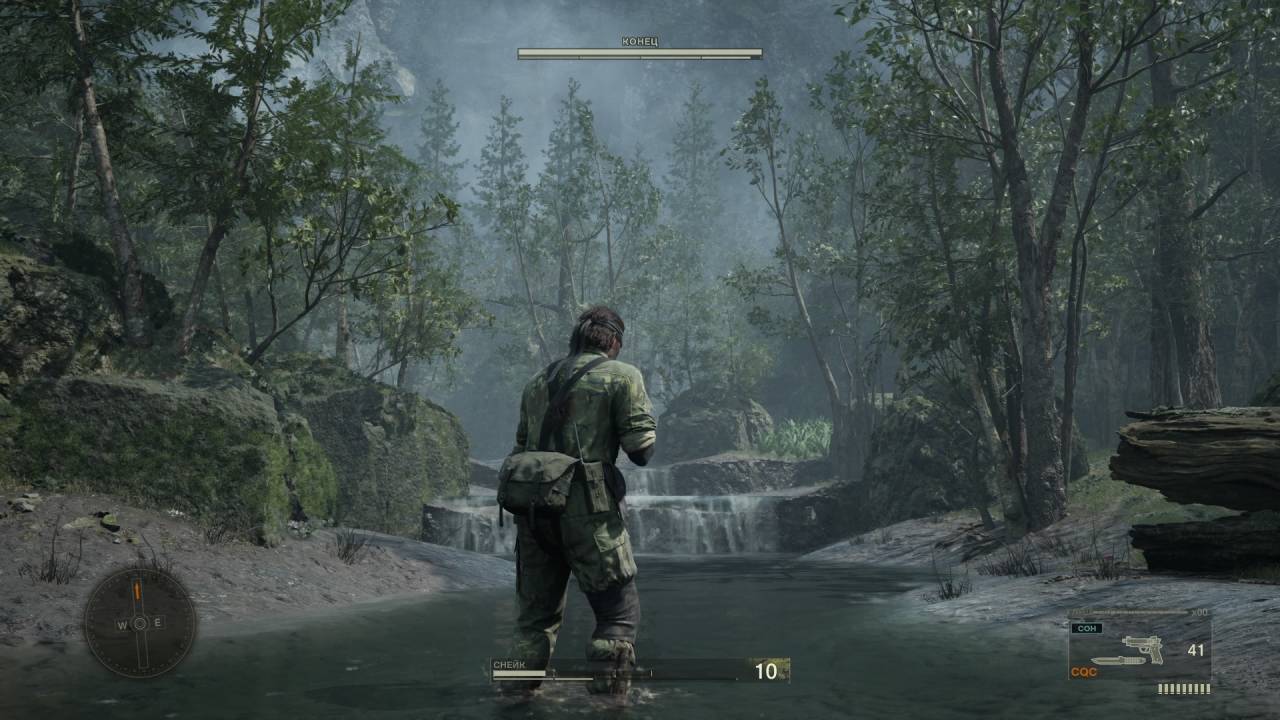Select the equipped tranquilizer pistol icon
The height and width of the screenshot is (720, 1280).
click(x=1142, y=647)
